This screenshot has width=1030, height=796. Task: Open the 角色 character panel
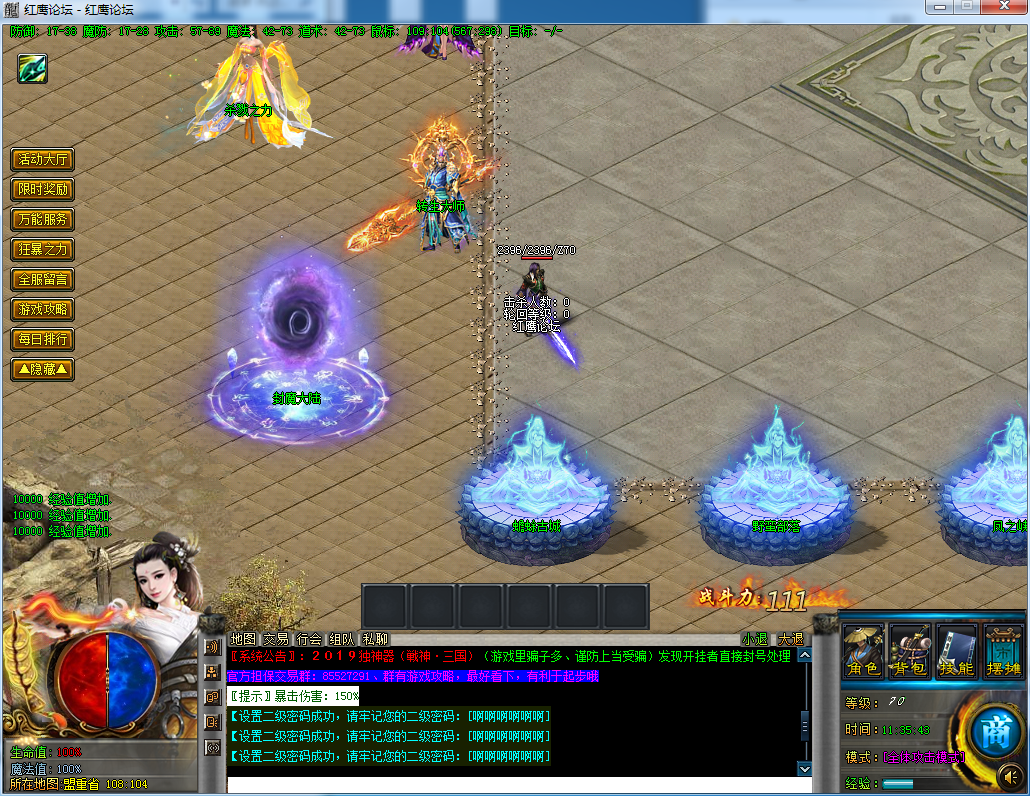pos(863,652)
